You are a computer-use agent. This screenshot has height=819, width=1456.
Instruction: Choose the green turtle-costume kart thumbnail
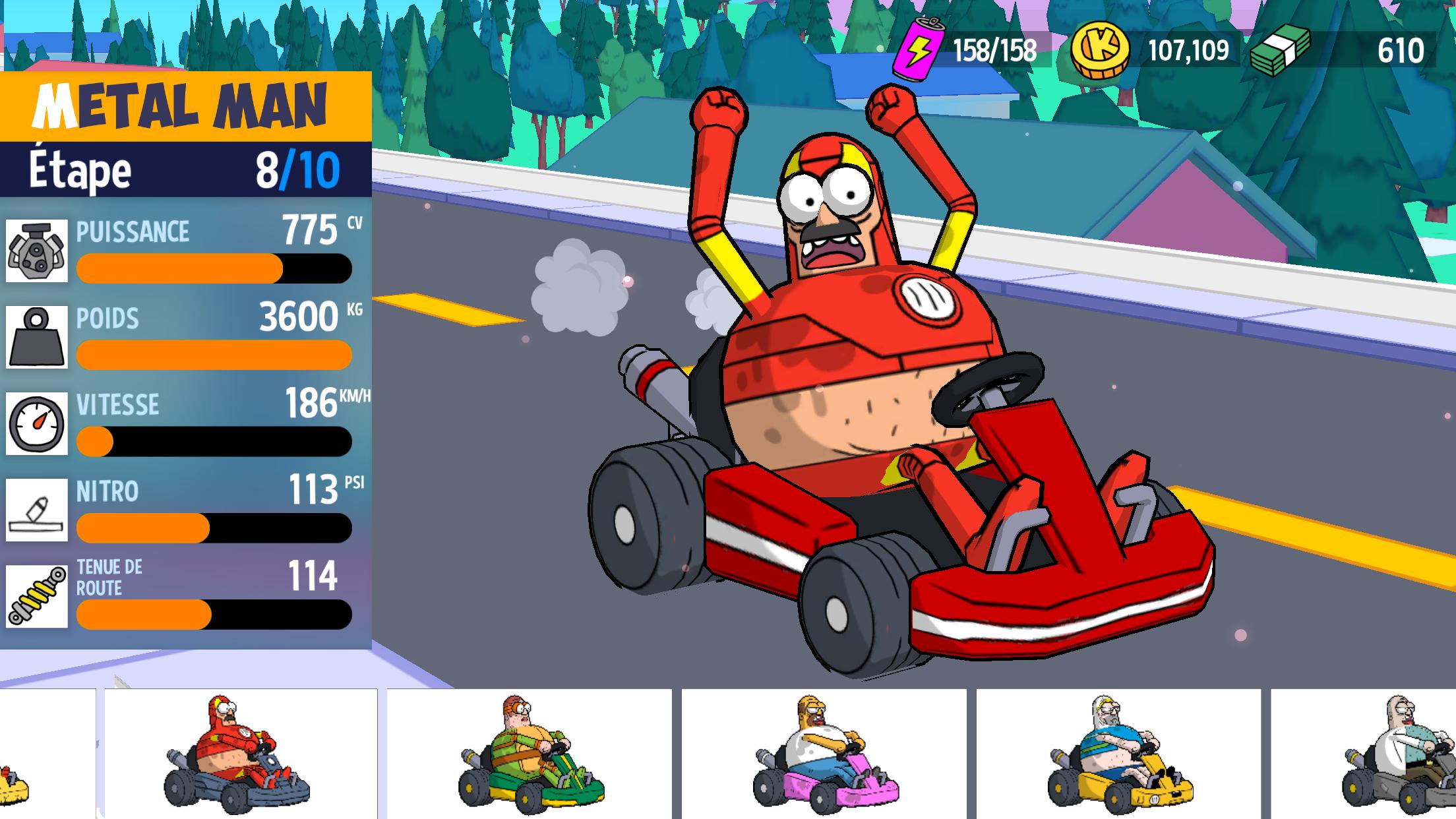coord(529,755)
